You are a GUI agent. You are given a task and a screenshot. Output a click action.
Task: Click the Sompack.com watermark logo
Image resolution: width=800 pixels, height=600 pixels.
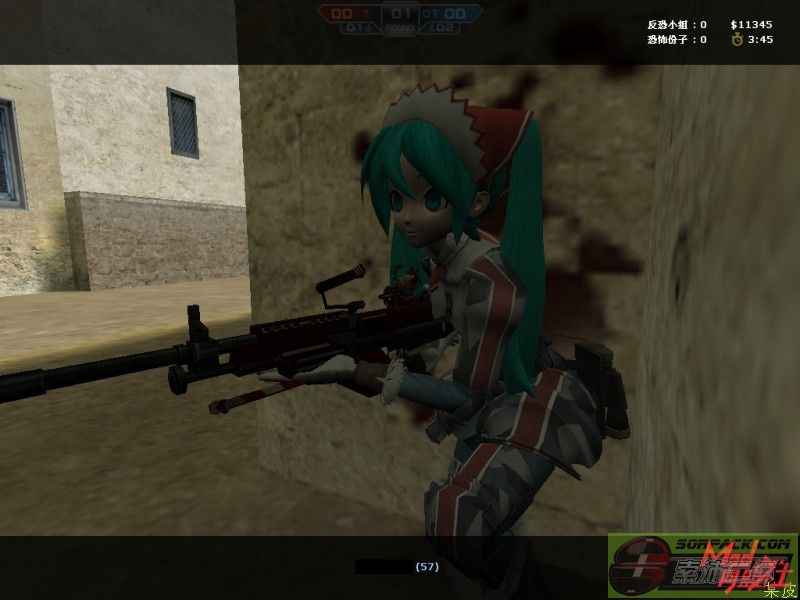(x=702, y=565)
